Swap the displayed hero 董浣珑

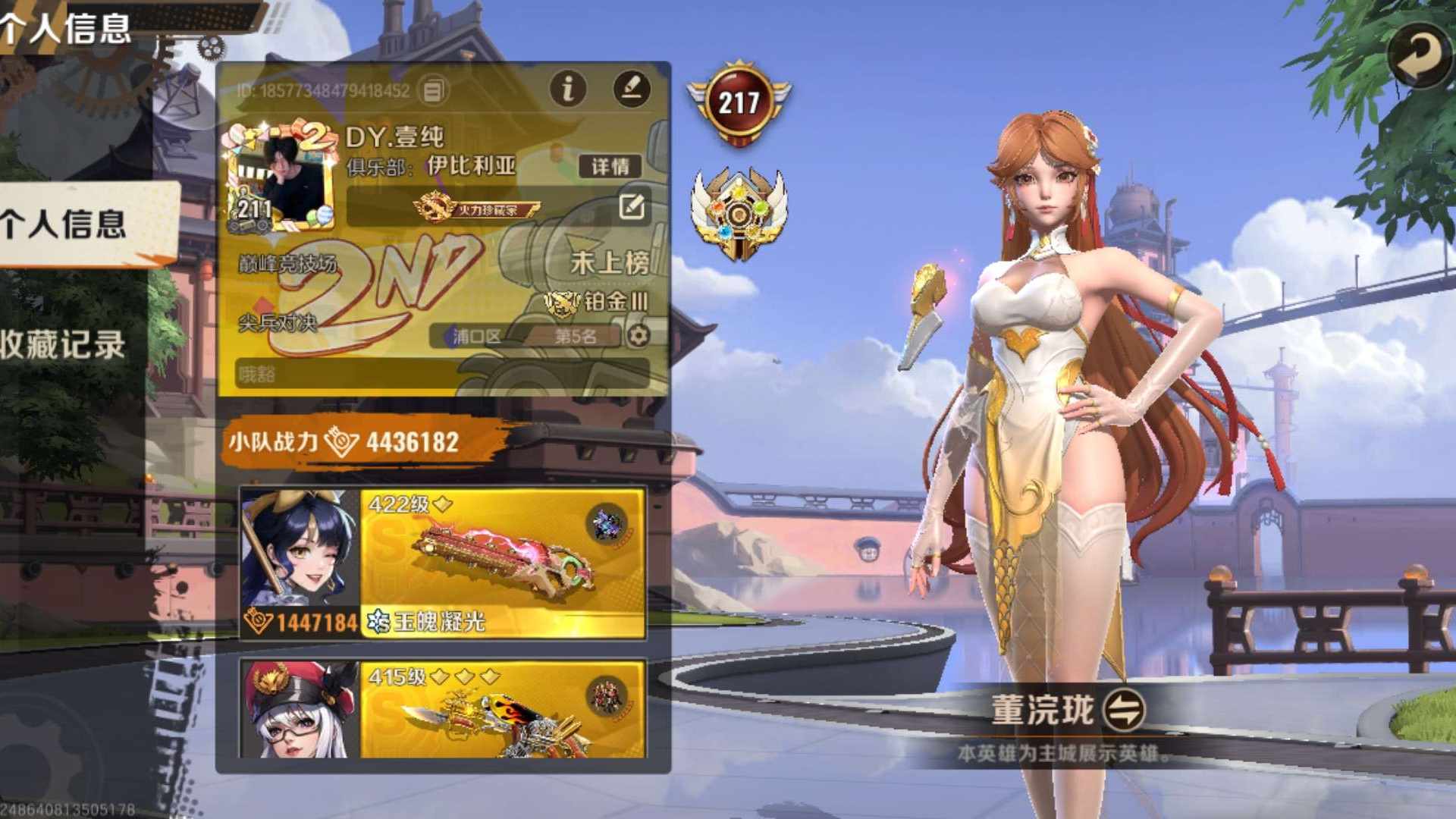1124,711
